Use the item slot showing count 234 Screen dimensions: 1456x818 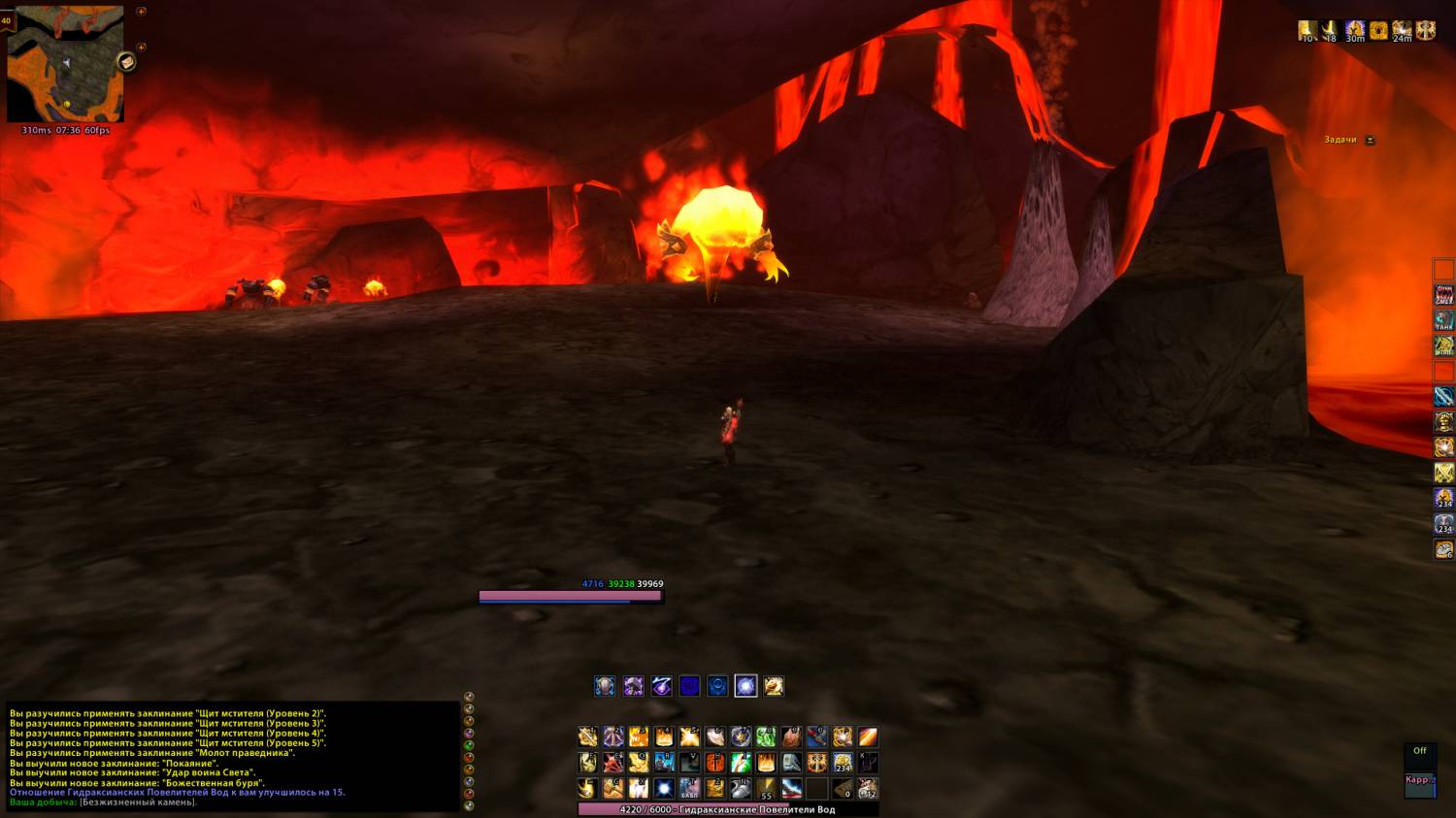pos(843,763)
